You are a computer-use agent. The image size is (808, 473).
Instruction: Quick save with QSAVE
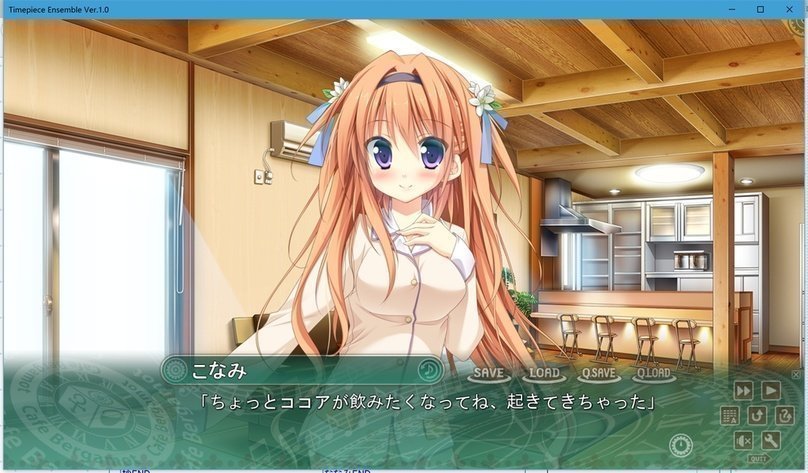pyautogui.click(x=598, y=373)
